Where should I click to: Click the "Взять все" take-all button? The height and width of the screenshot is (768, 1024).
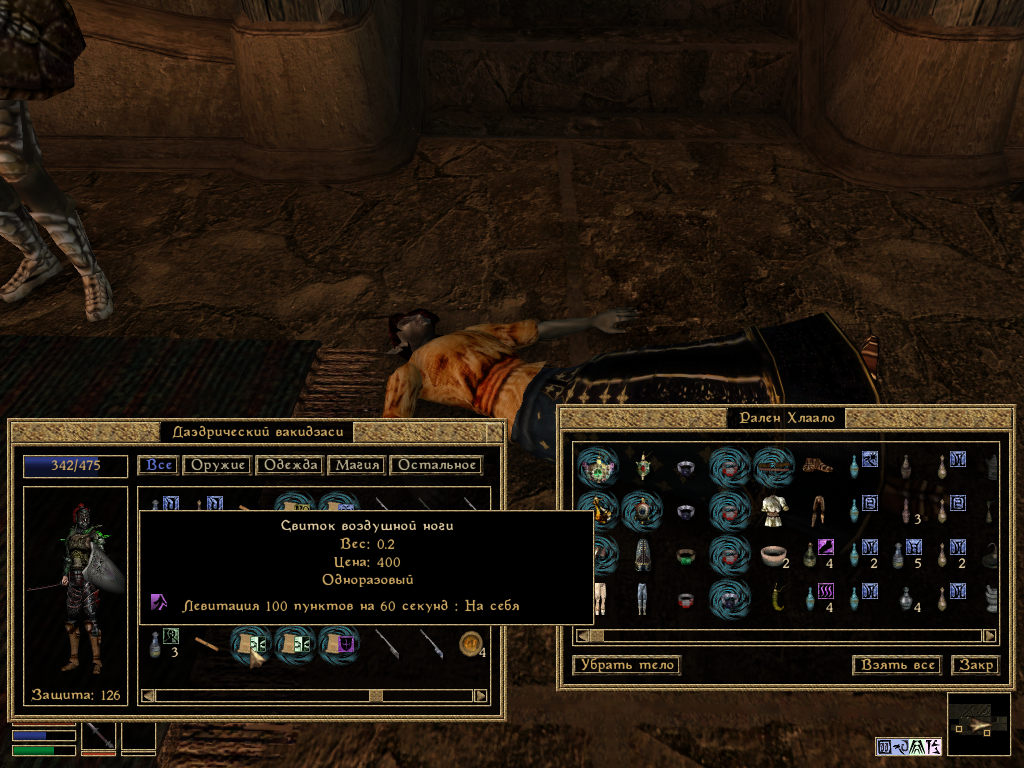[x=899, y=665]
